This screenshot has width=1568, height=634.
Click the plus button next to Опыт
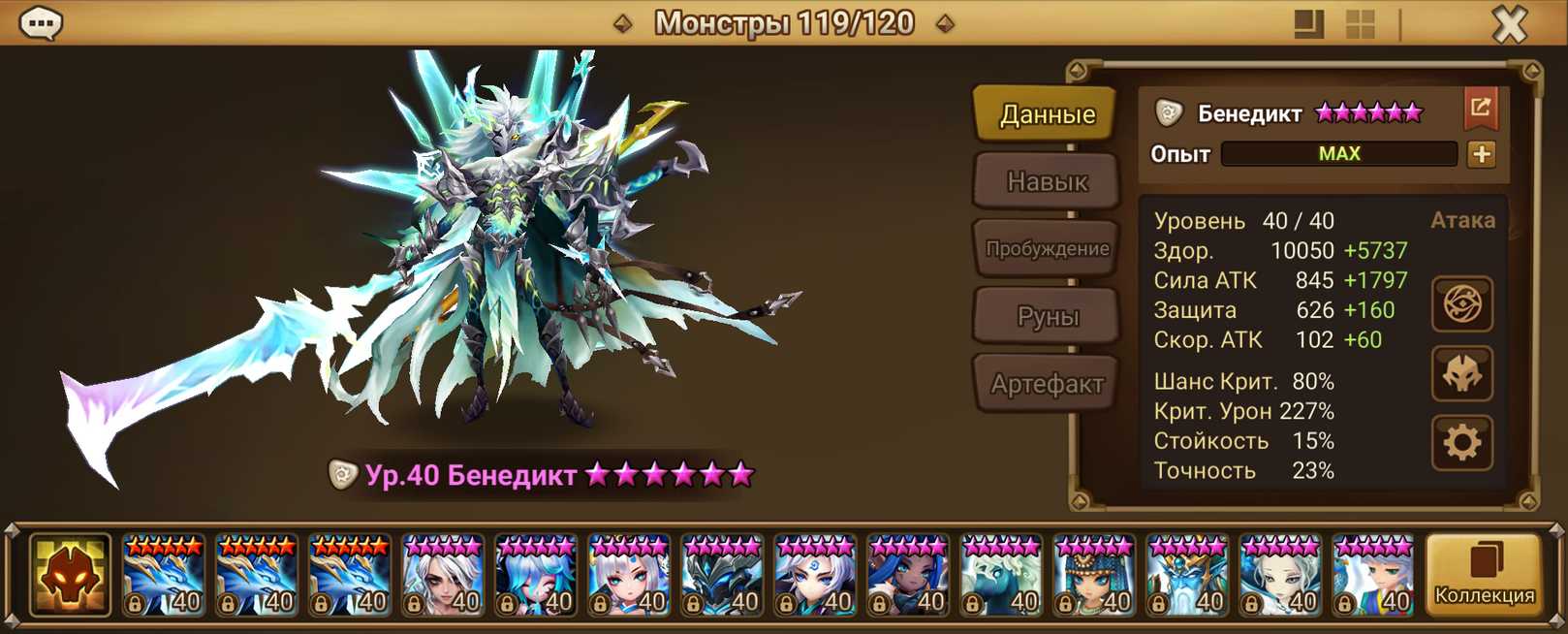point(1481,154)
